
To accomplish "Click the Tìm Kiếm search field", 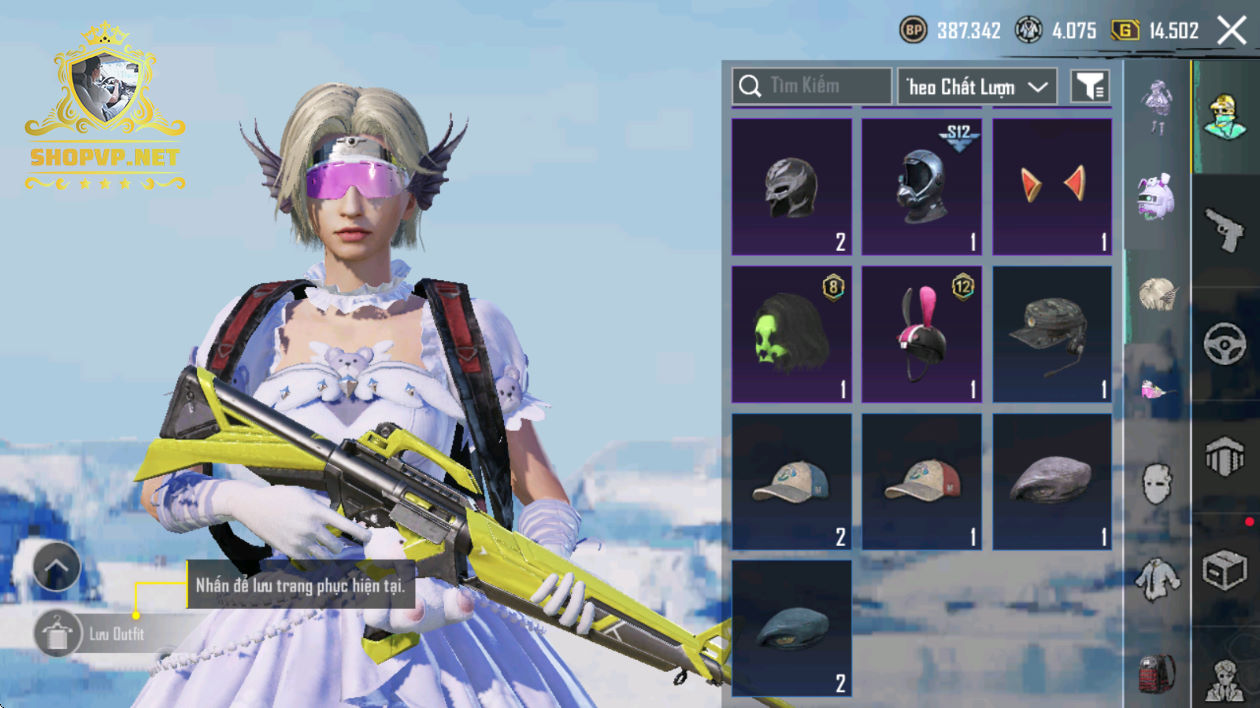I will pos(812,87).
